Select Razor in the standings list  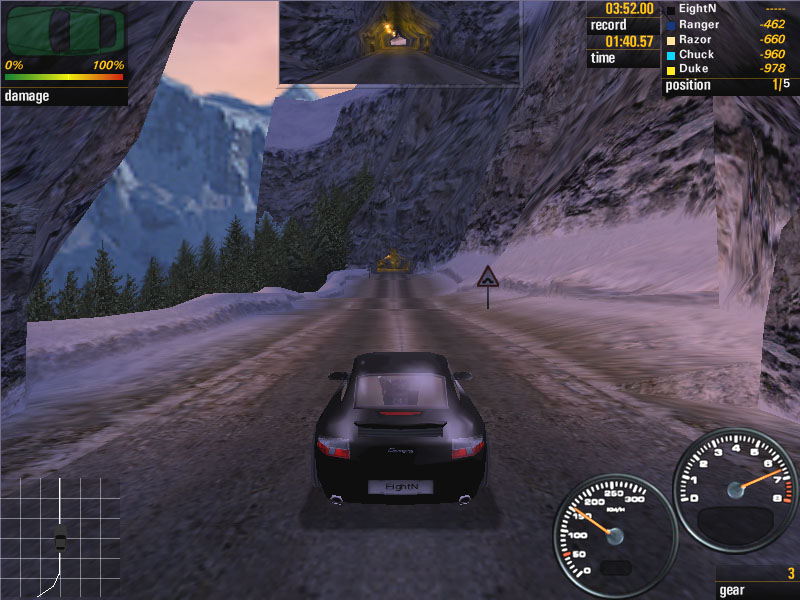696,39
